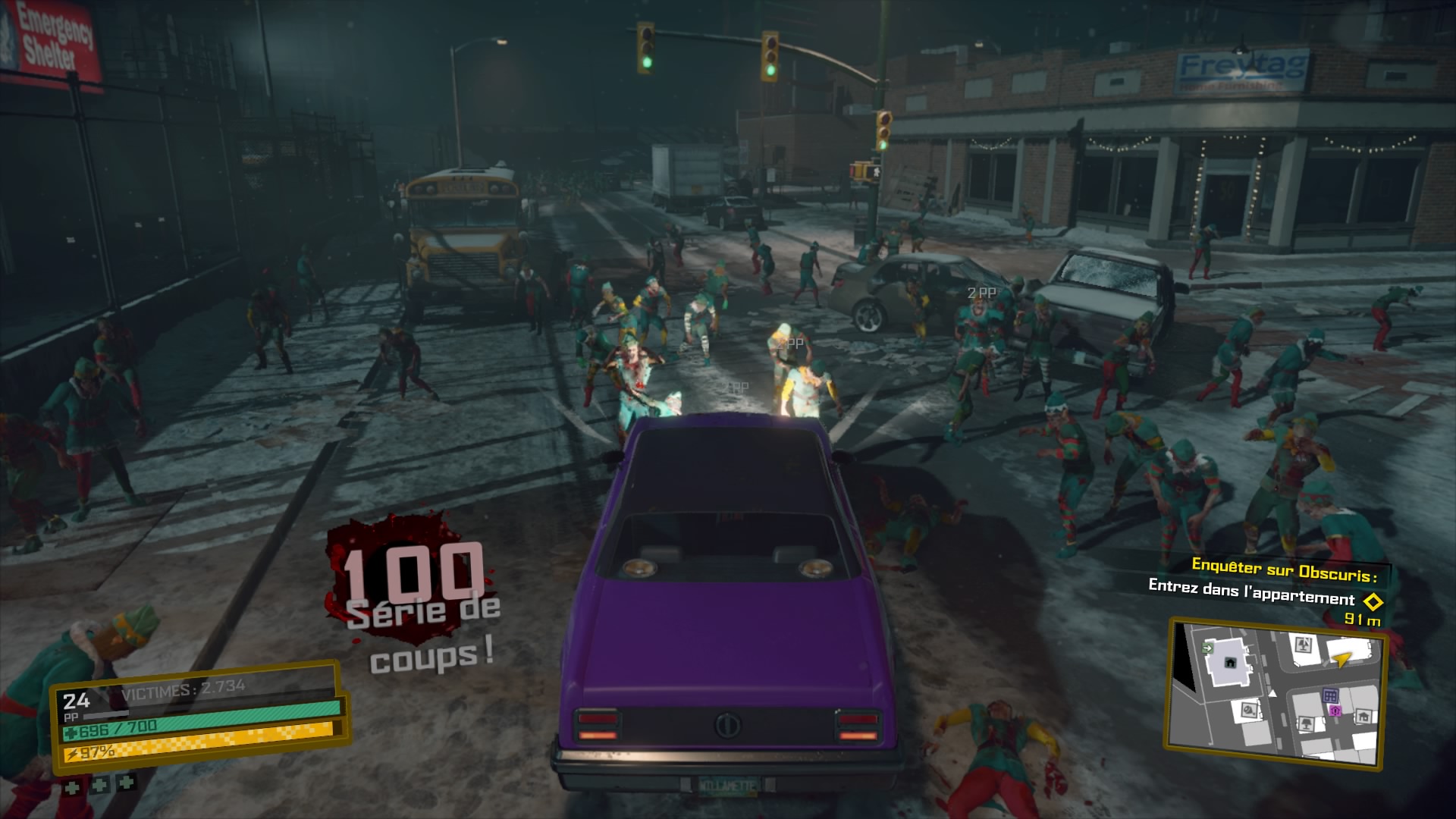The height and width of the screenshot is (819, 1456).
Task: Click the yellow diamond objective waypoint icon
Action: point(1372,602)
